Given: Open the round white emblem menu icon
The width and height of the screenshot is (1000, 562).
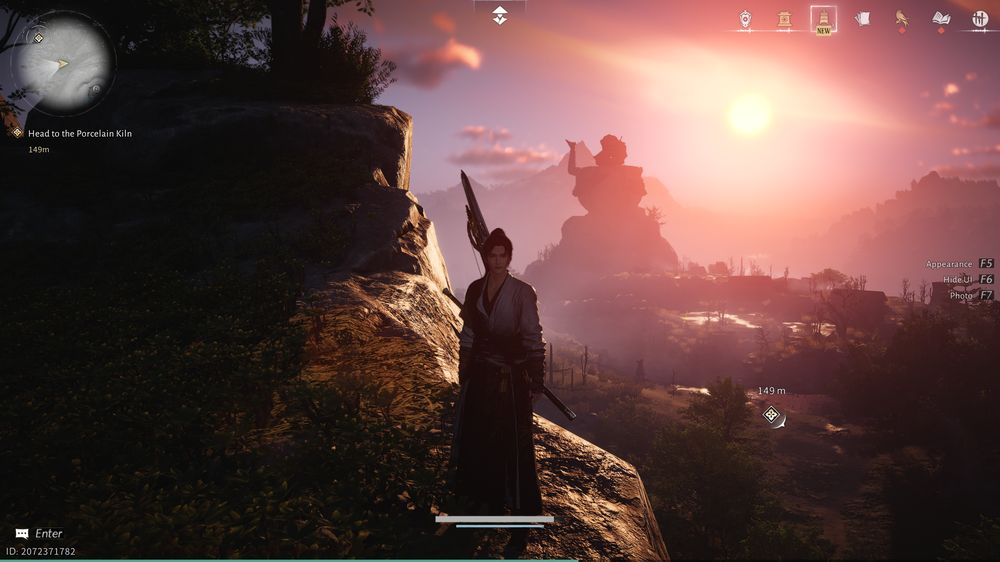Looking at the screenshot, I should (980, 19).
